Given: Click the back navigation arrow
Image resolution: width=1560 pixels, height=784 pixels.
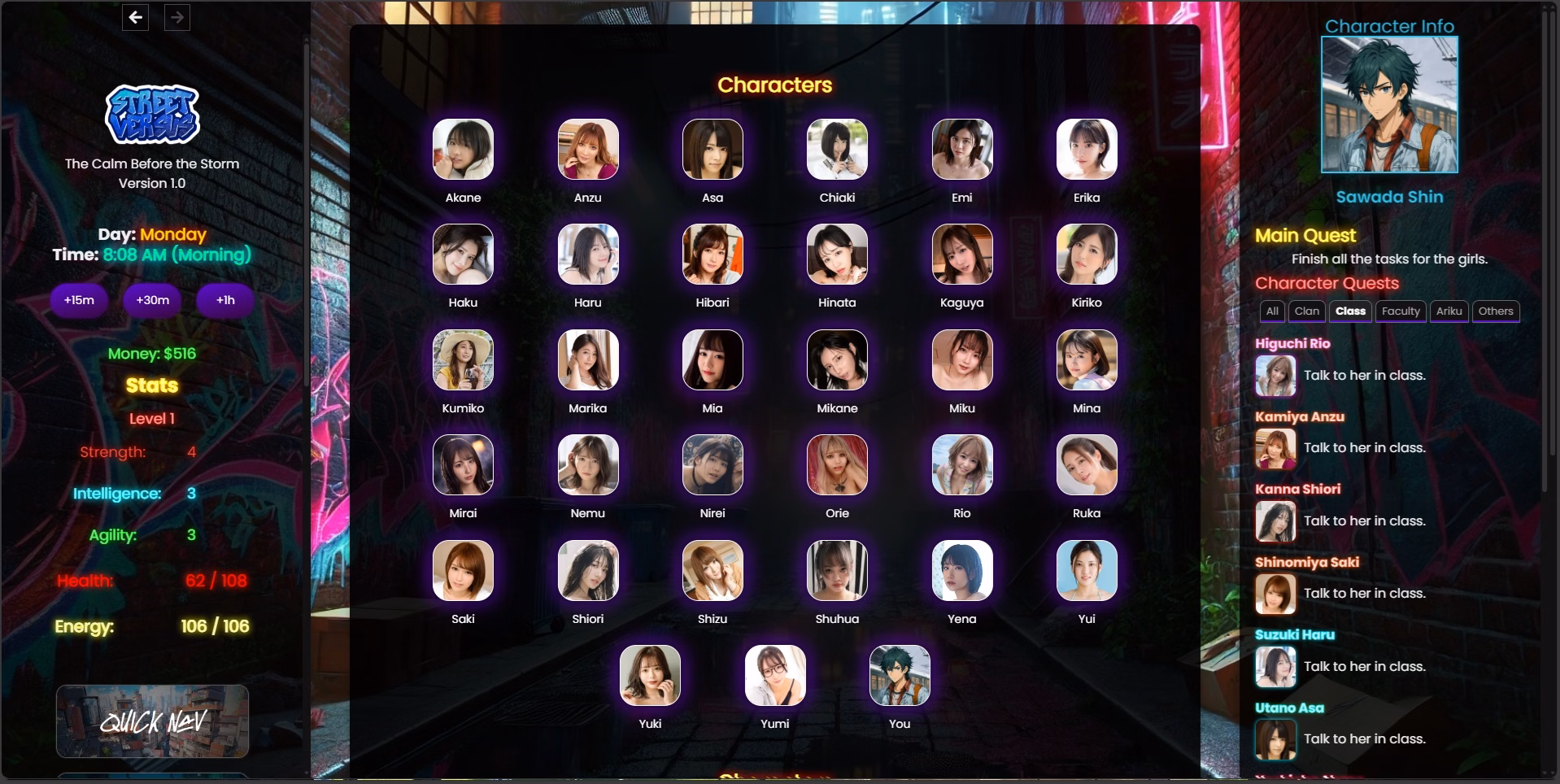Looking at the screenshot, I should click(x=134, y=17).
